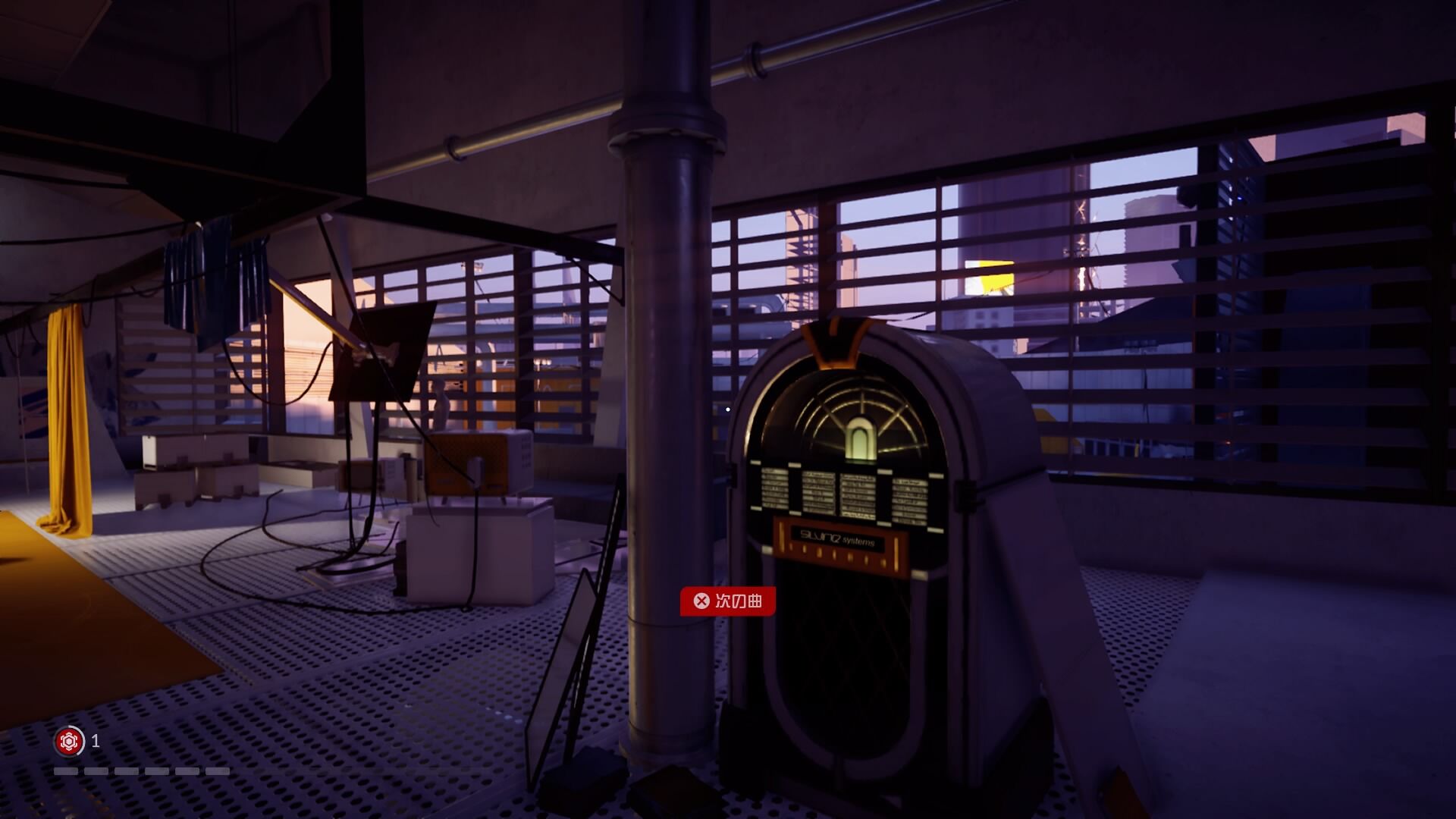Screen dimensions: 1456x819
Task: Click the X button icon in the red prompt
Action: 702,600
